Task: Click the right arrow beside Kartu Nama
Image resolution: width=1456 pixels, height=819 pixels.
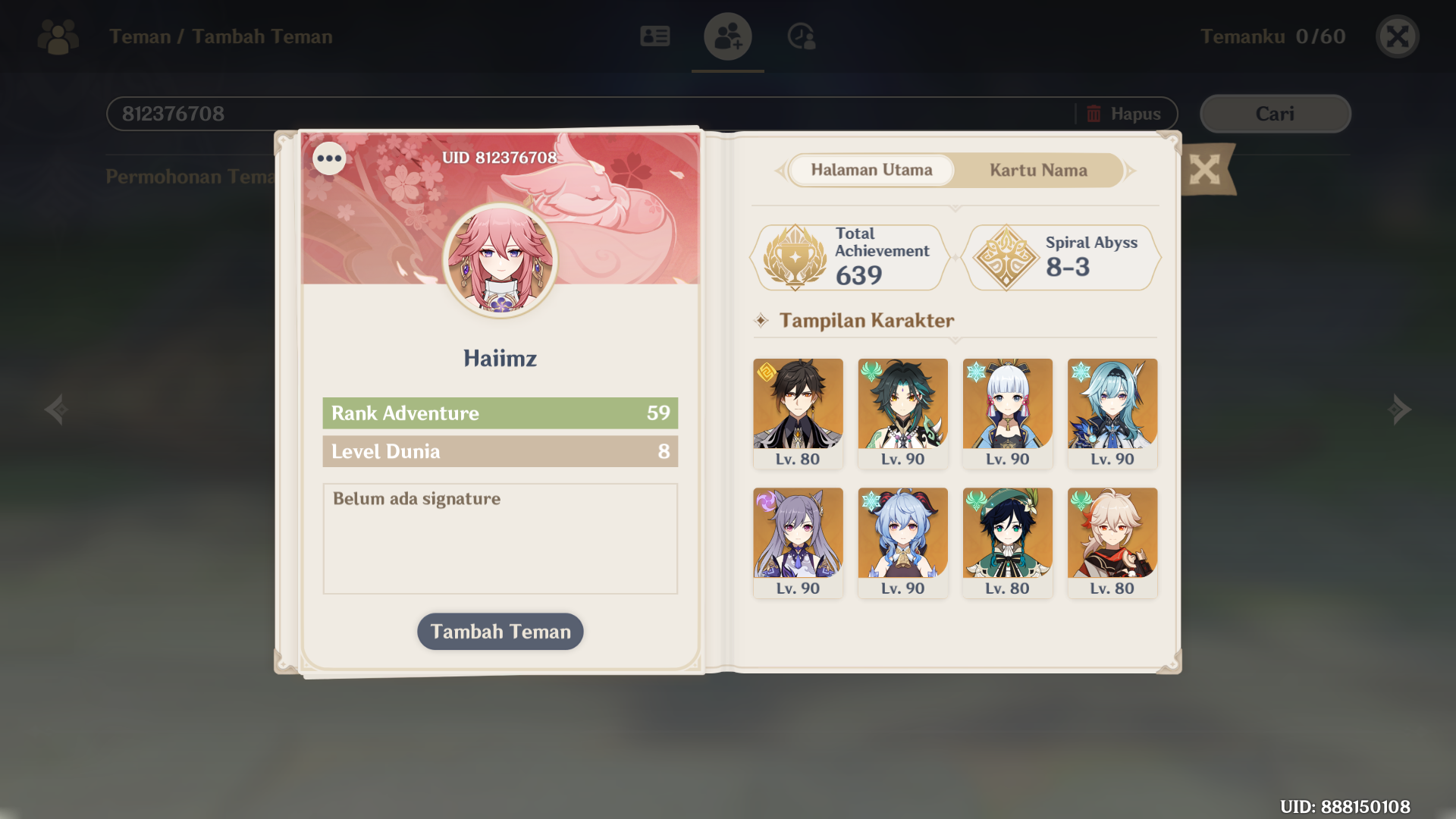Action: tap(1130, 171)
